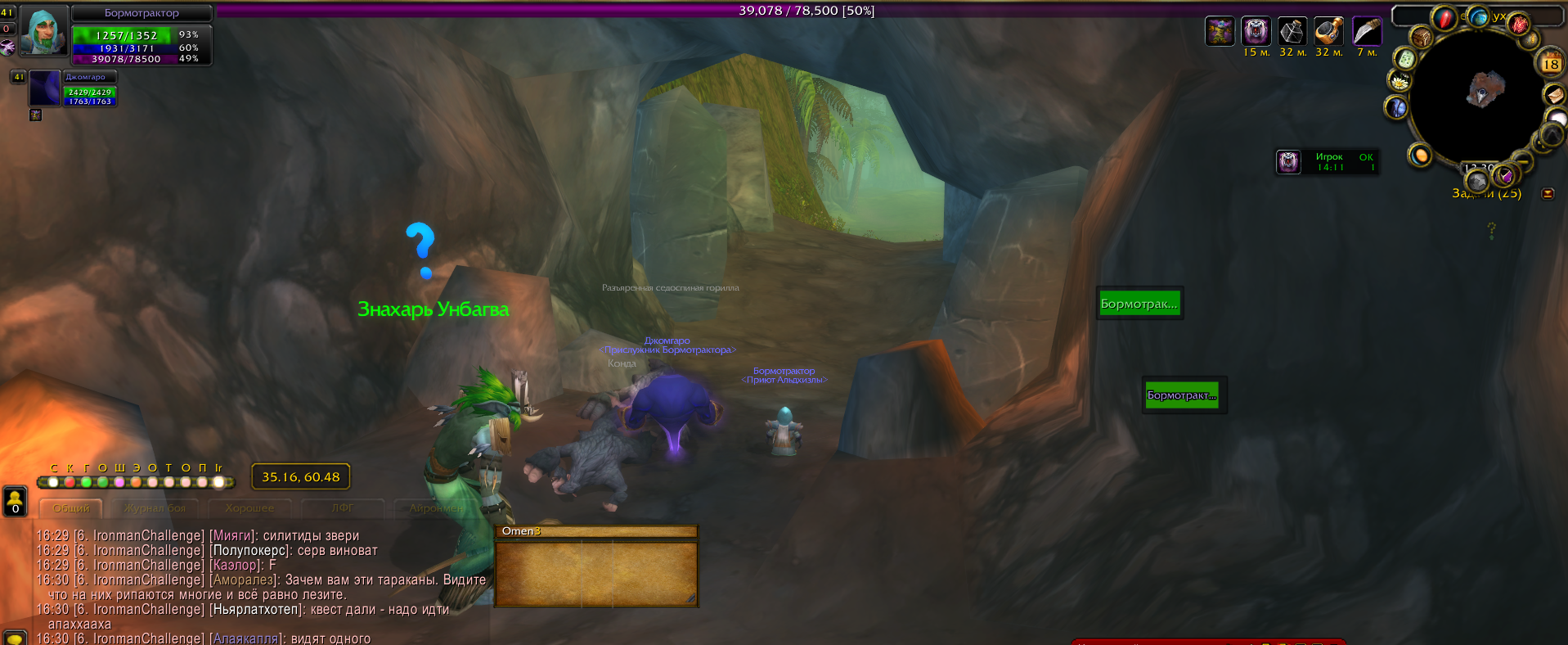The width and height of the screenshot is (1568, 645).
Task: Open the Айронмен chat tab
Action: click(x=436, y=508)
